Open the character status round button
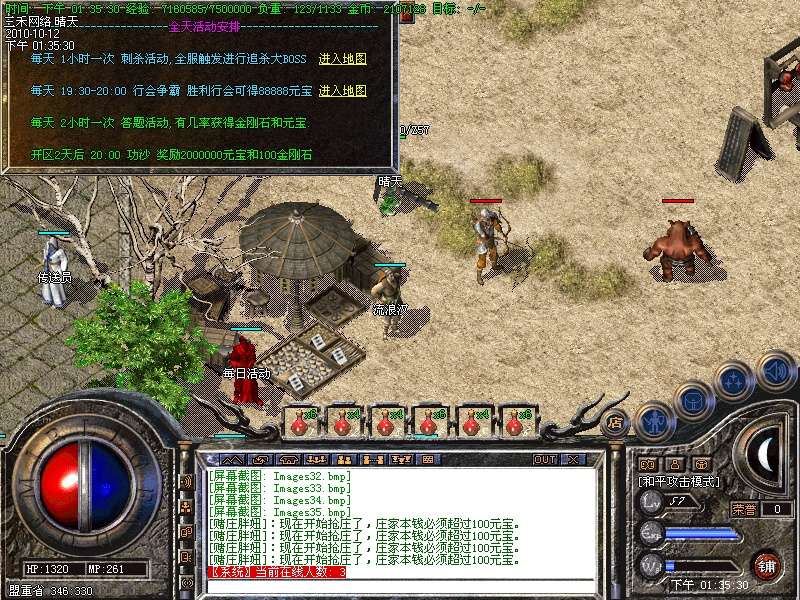Image resolution: width=800 pixels, height=600 pixels. [x=654, y=422]
